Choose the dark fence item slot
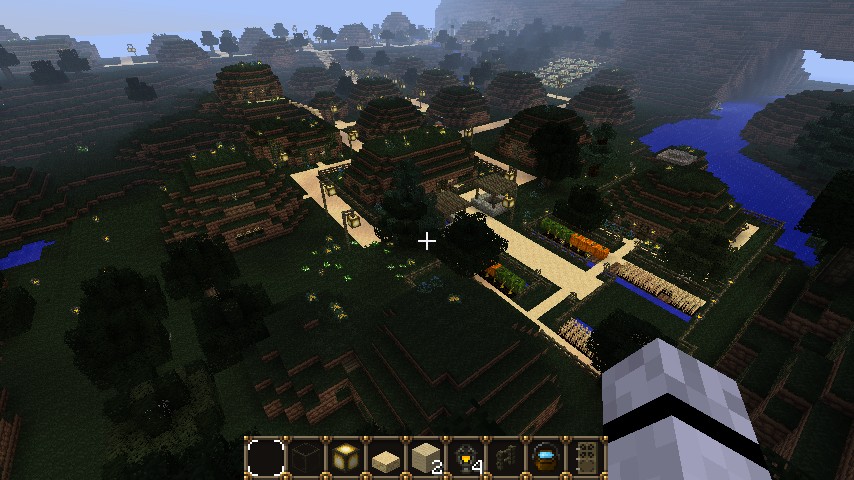The height and width of the screenshot is (480, 854). 506,458
